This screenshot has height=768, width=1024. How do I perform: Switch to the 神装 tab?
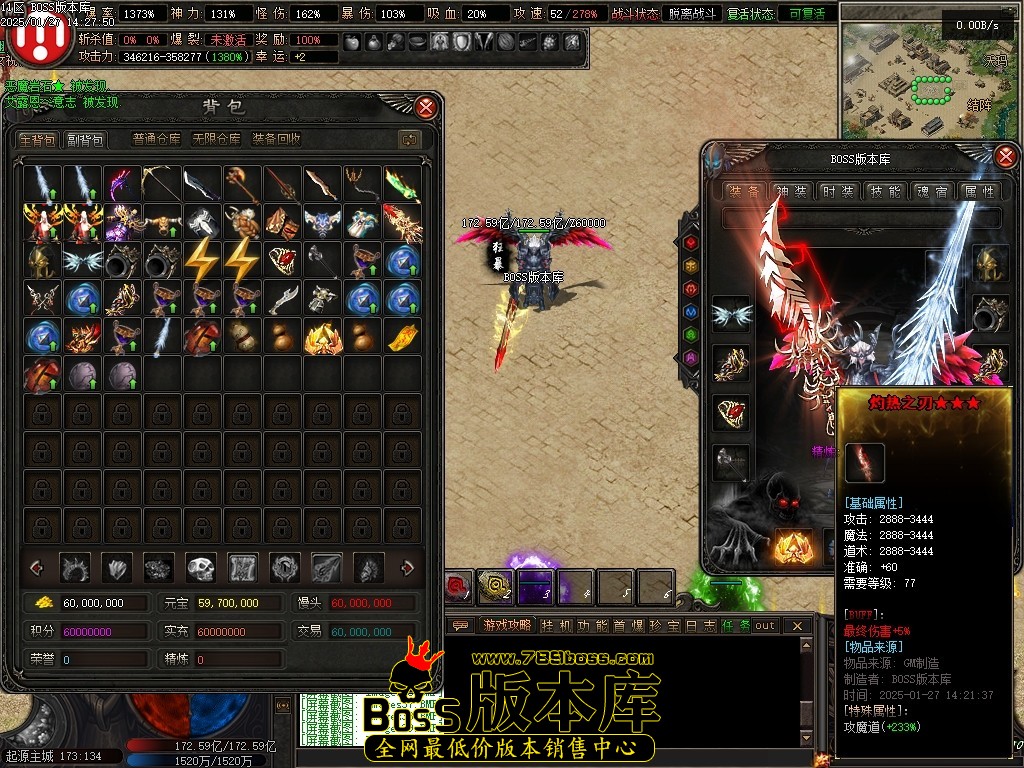[791, 191]
